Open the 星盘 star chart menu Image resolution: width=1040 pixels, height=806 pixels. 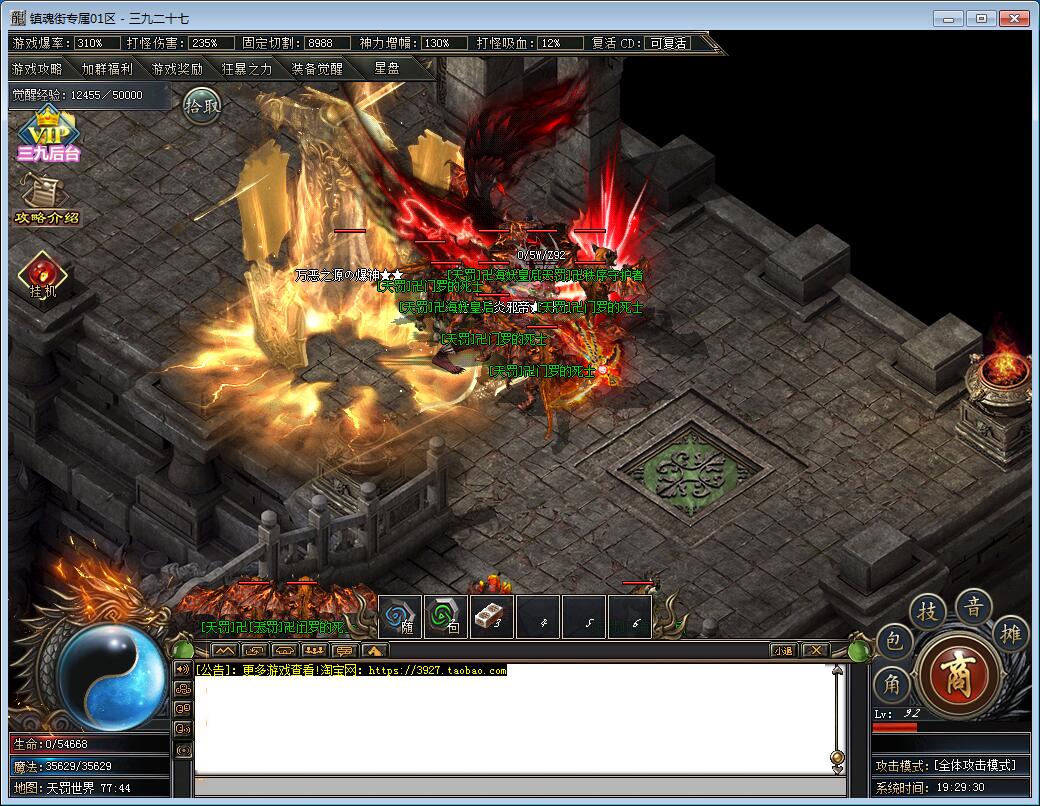click(x=387, y=69)
